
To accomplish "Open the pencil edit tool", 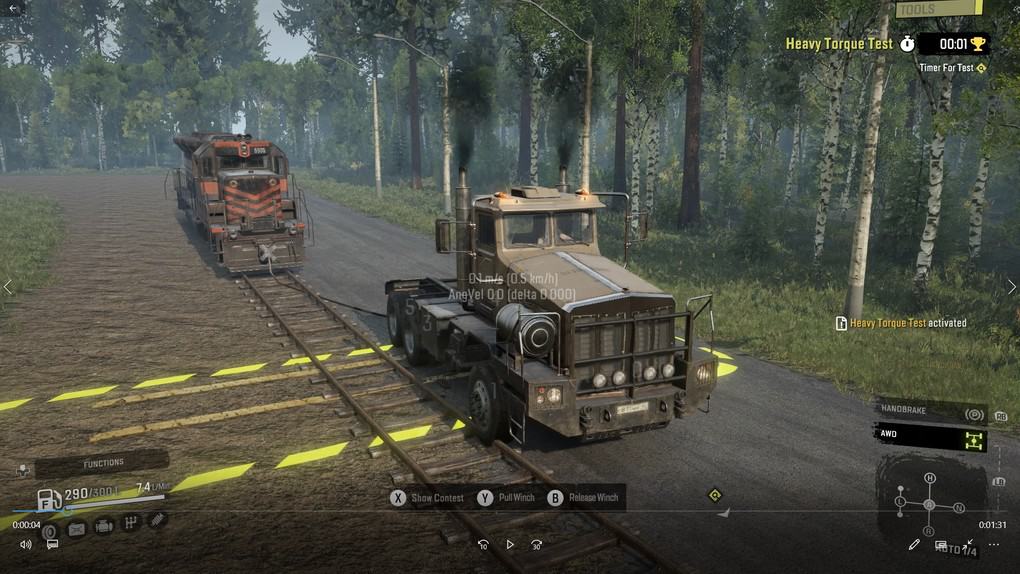I will point(914,545).
